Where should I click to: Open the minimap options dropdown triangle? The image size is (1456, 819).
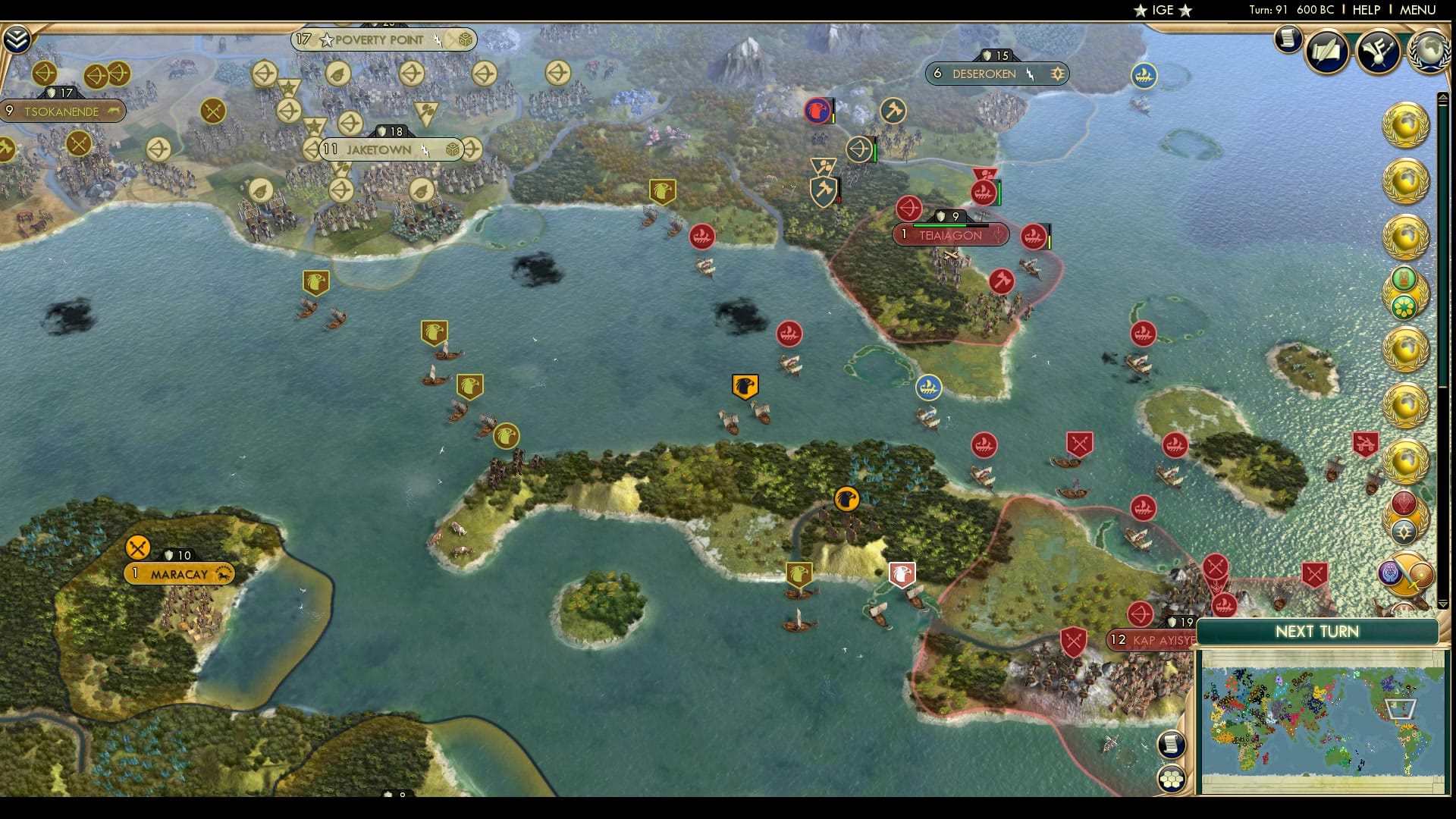coord(1443,604)
